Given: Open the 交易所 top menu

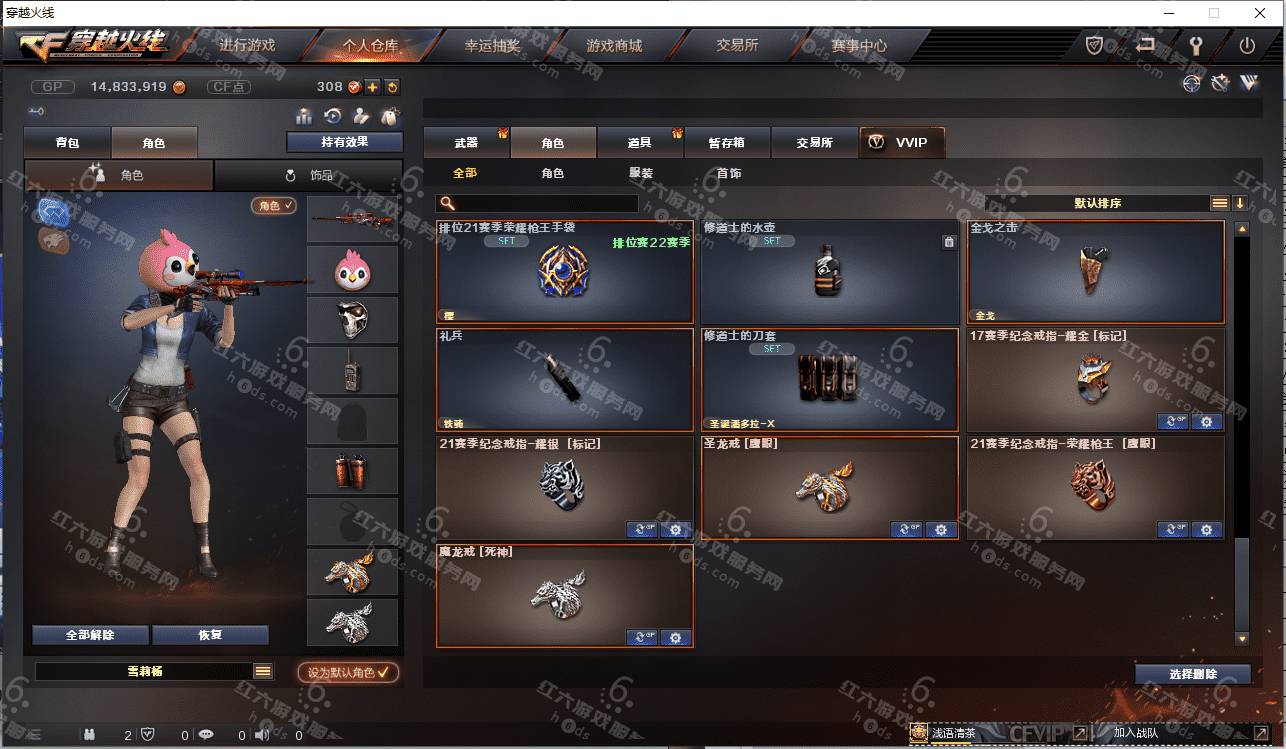Looking at the screenshot, I should tap(737, 46).
